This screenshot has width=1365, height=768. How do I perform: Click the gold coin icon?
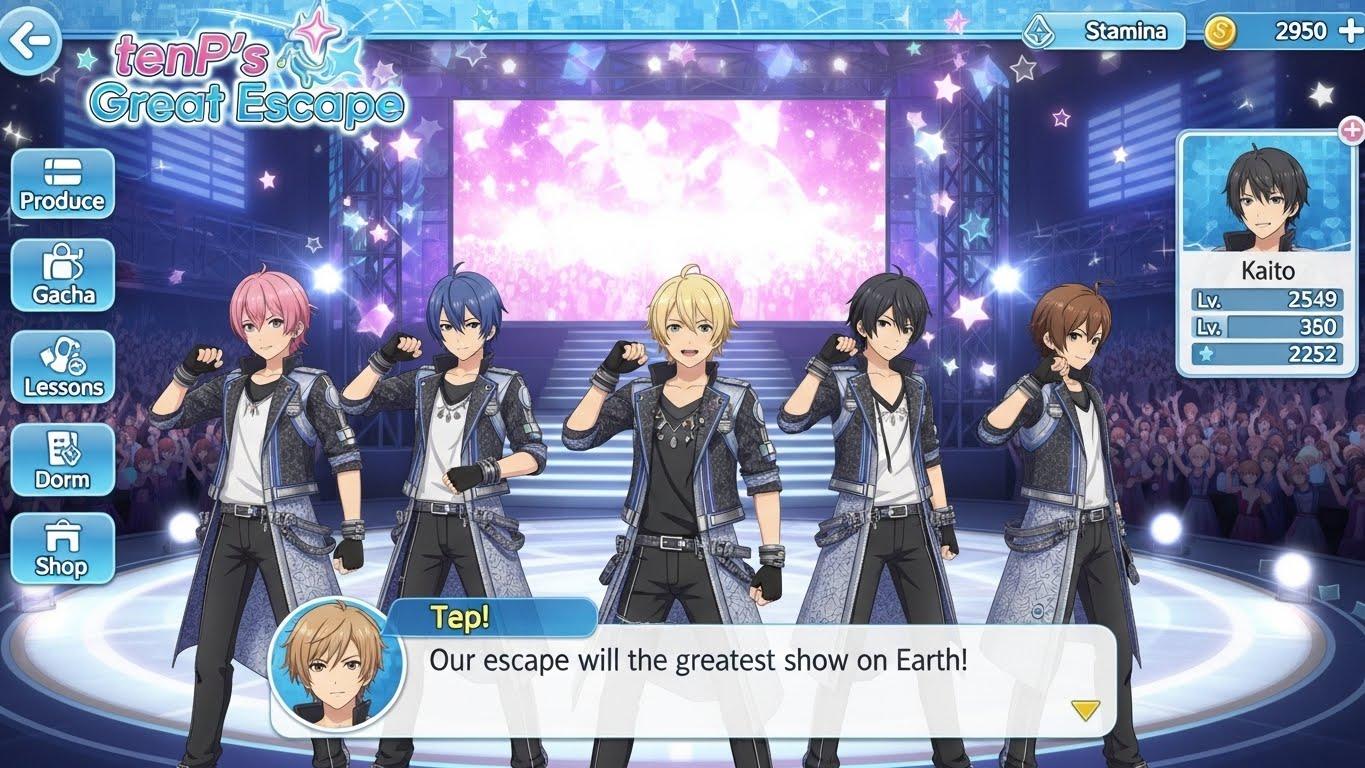pos(1219,32)
